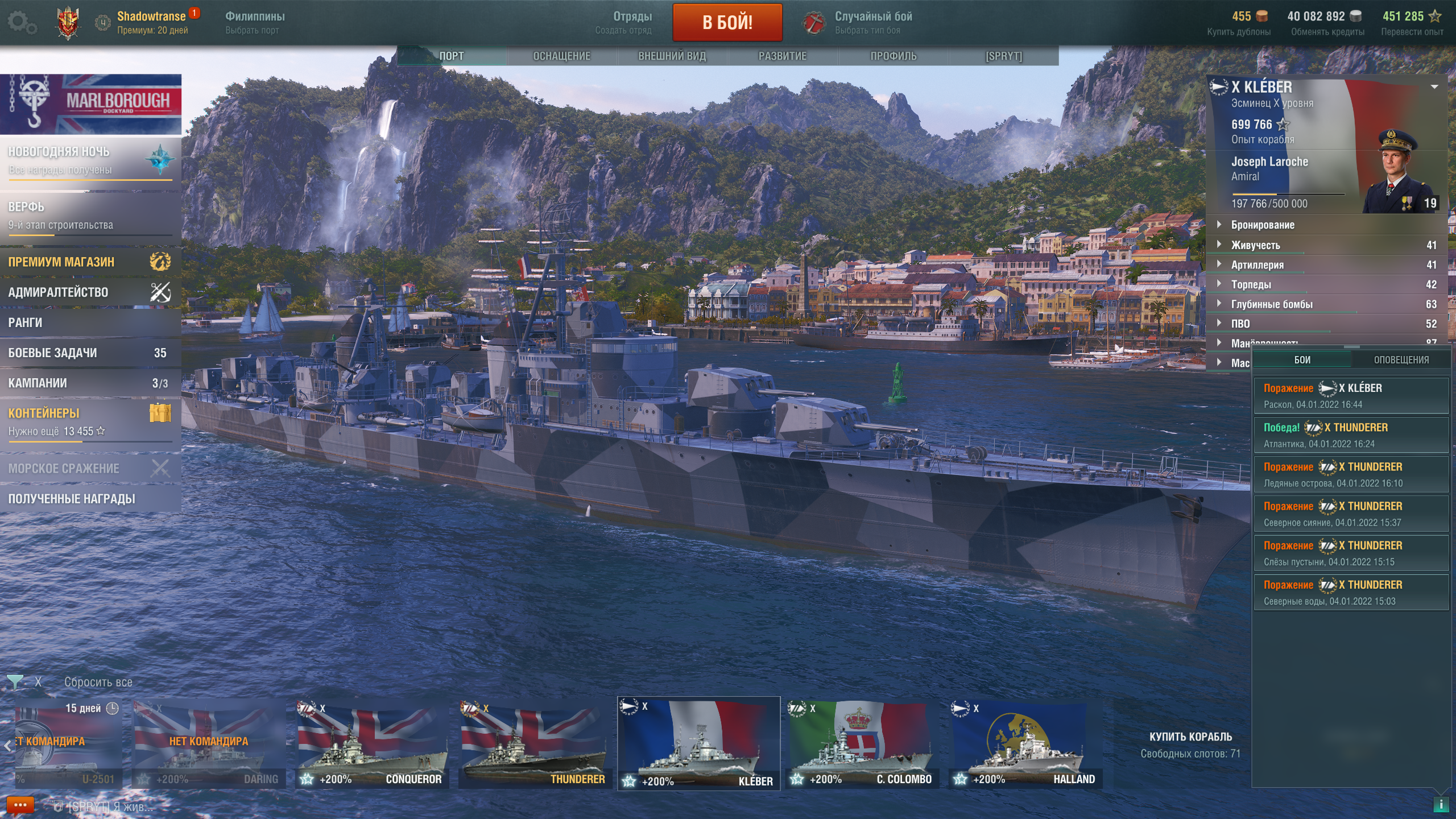Switch to the ОСНАЩЕНИЕ tab

tap(561, 56)
